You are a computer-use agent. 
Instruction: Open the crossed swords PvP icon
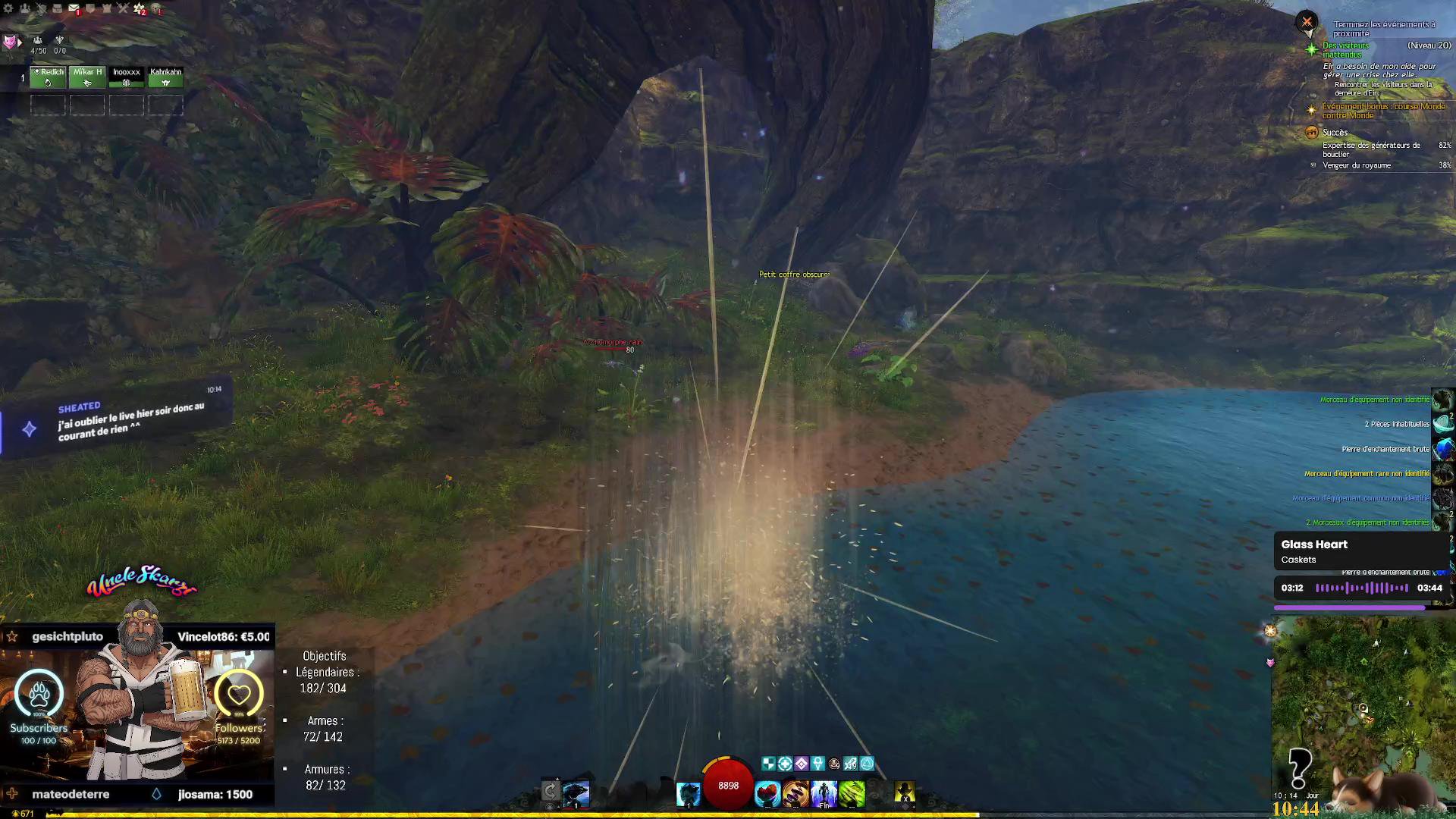click(x=123, y=8)
